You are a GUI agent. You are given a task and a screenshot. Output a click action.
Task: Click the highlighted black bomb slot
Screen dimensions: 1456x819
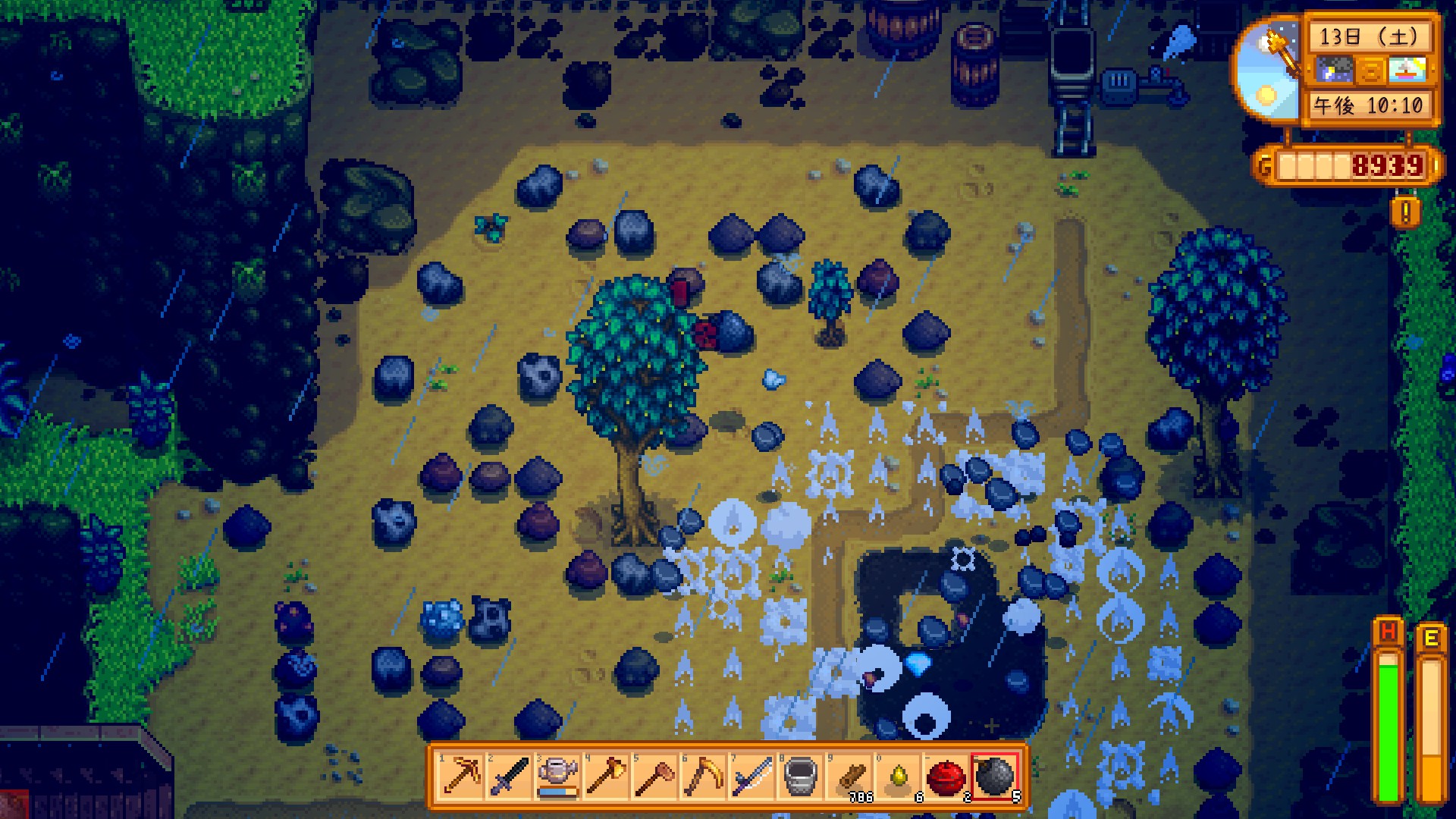[994, 777]
